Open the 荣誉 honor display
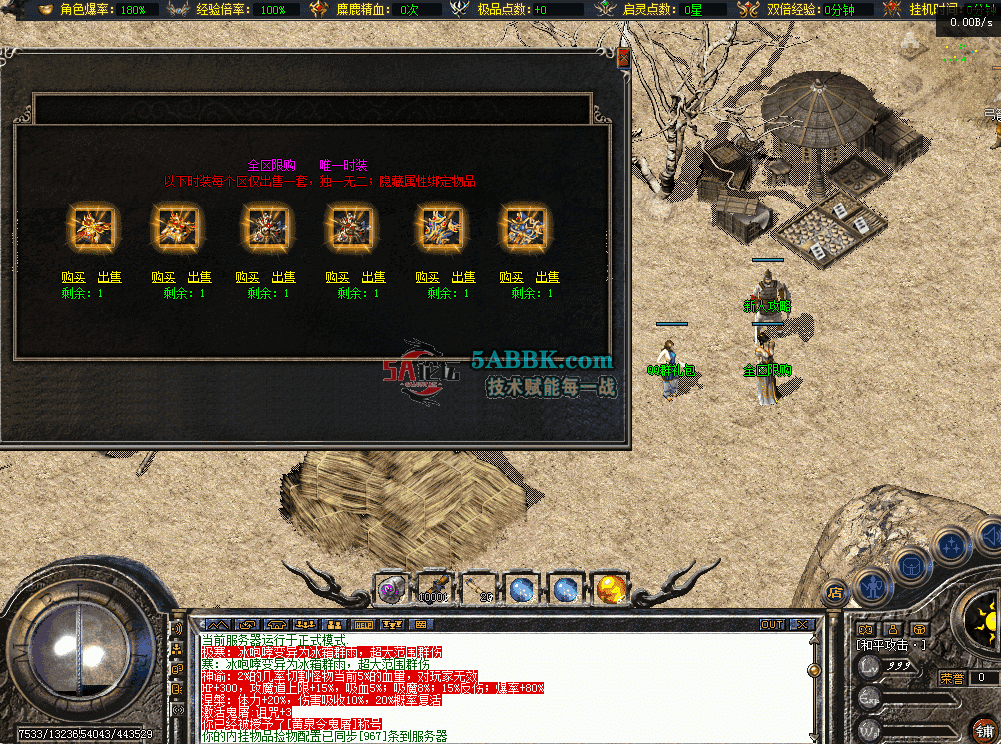The image size is (1001, 744). click(952, 677)
